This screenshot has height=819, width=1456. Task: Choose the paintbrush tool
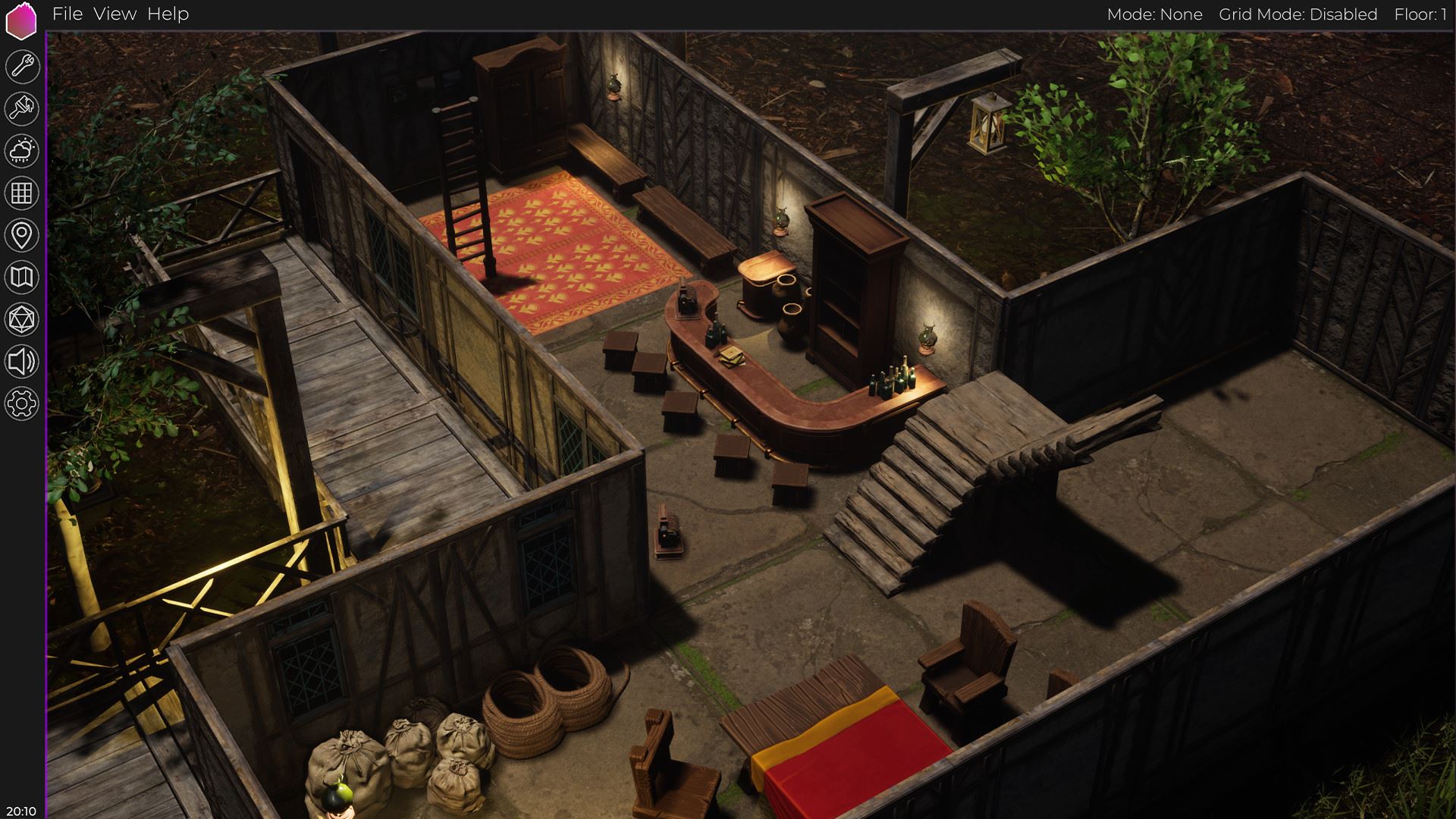[x=22, y=109]
